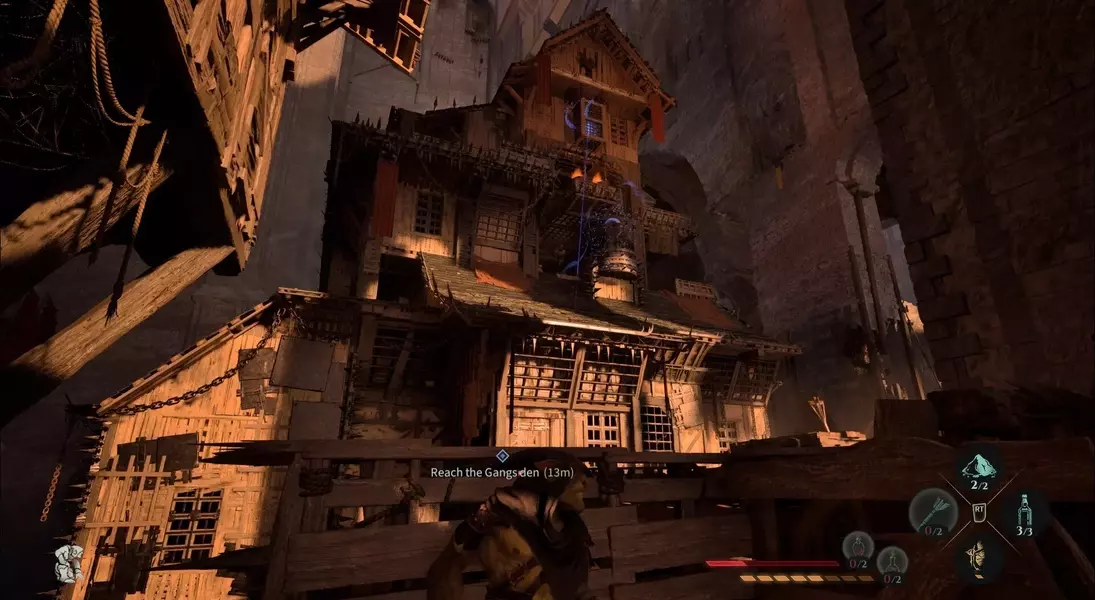Activate the hooded face ability icon
Viewport: 1095px width, 600px height.
[979, 556]
